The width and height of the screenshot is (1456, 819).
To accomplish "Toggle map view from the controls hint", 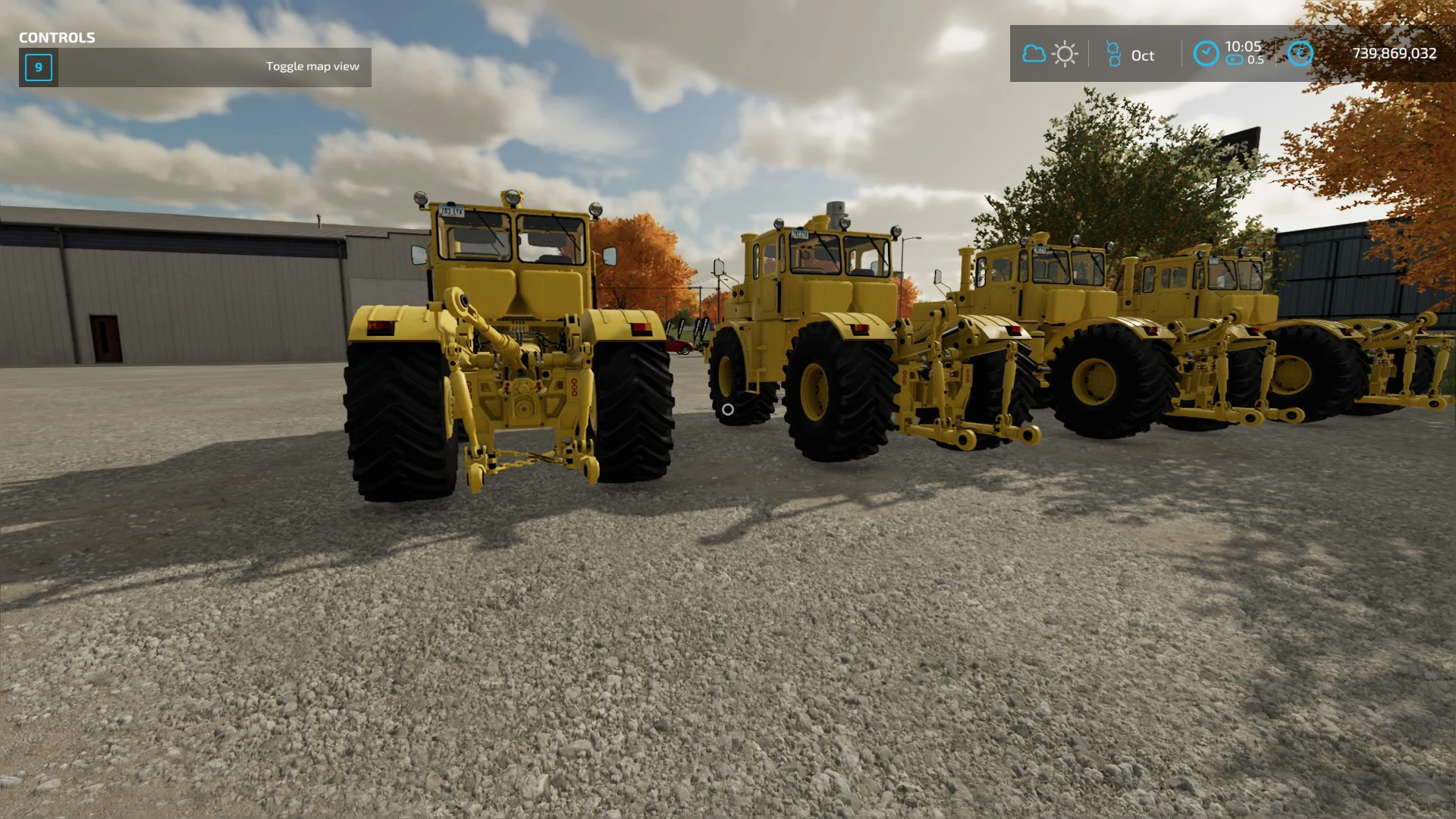I will (x=312, y=66).
